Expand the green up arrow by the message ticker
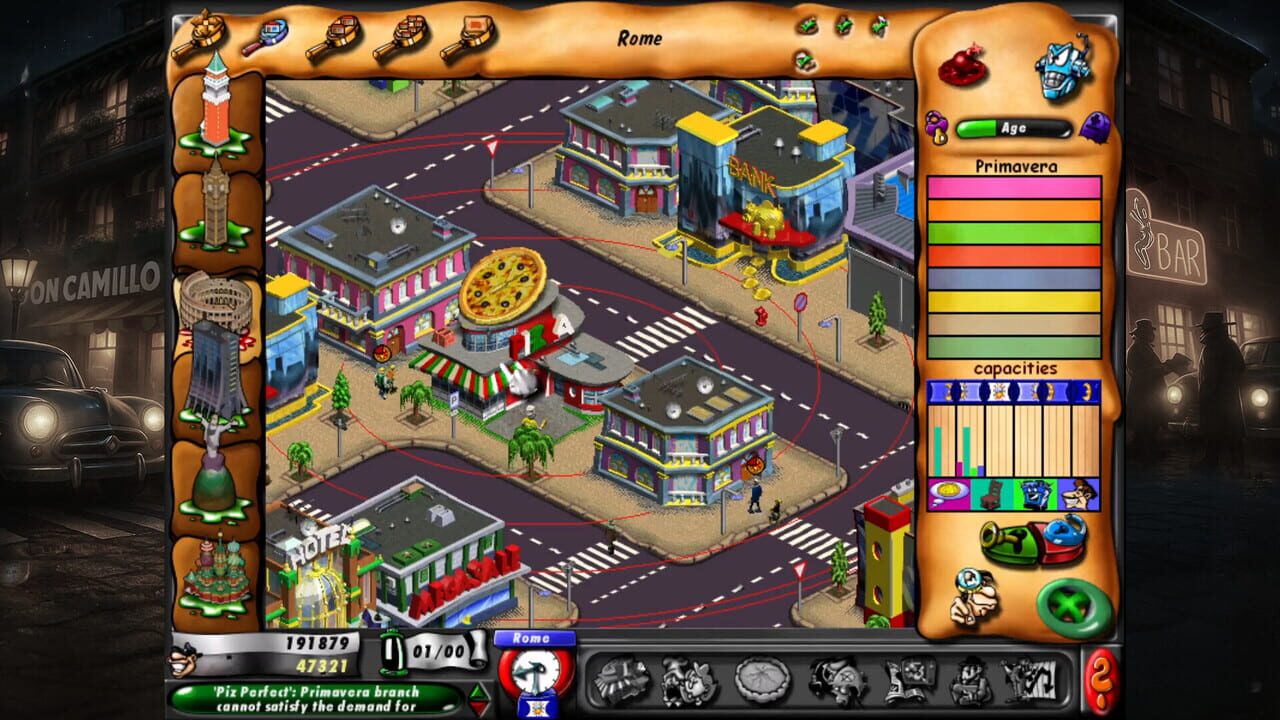 coord(478,692)
